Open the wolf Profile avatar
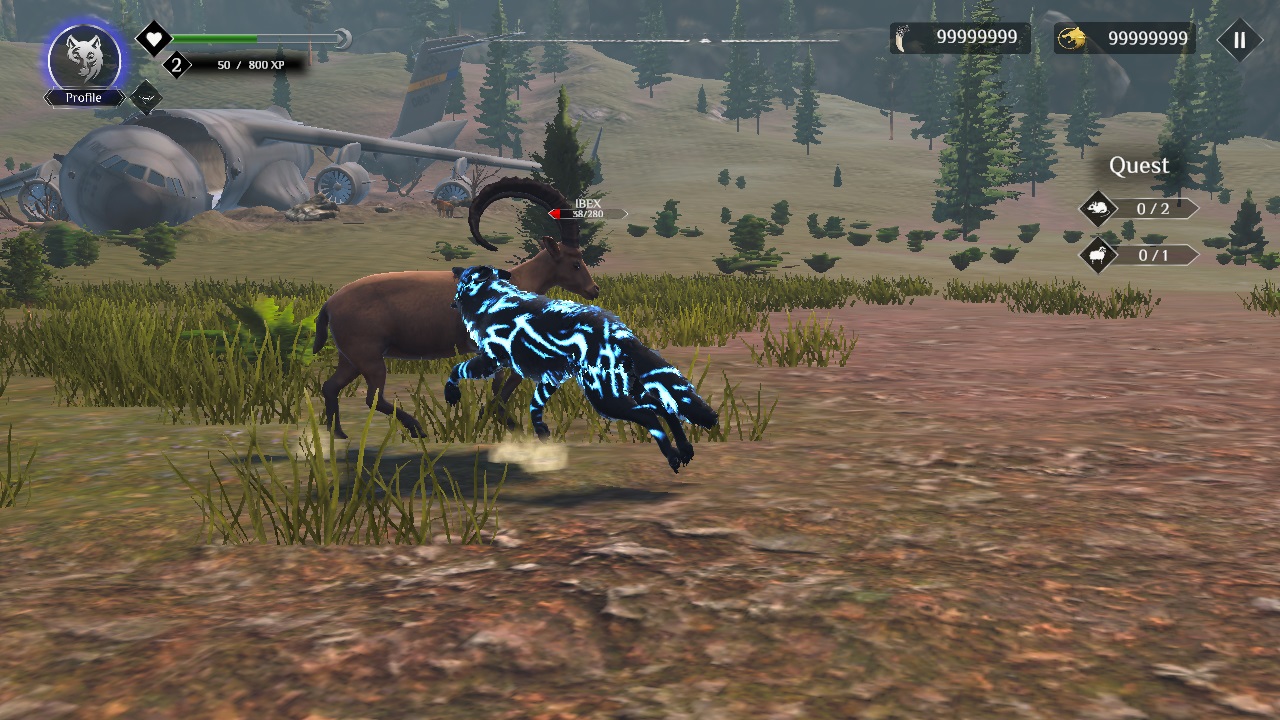The height and width of the screenshot is (720, 1280). [x=82, y=55]
